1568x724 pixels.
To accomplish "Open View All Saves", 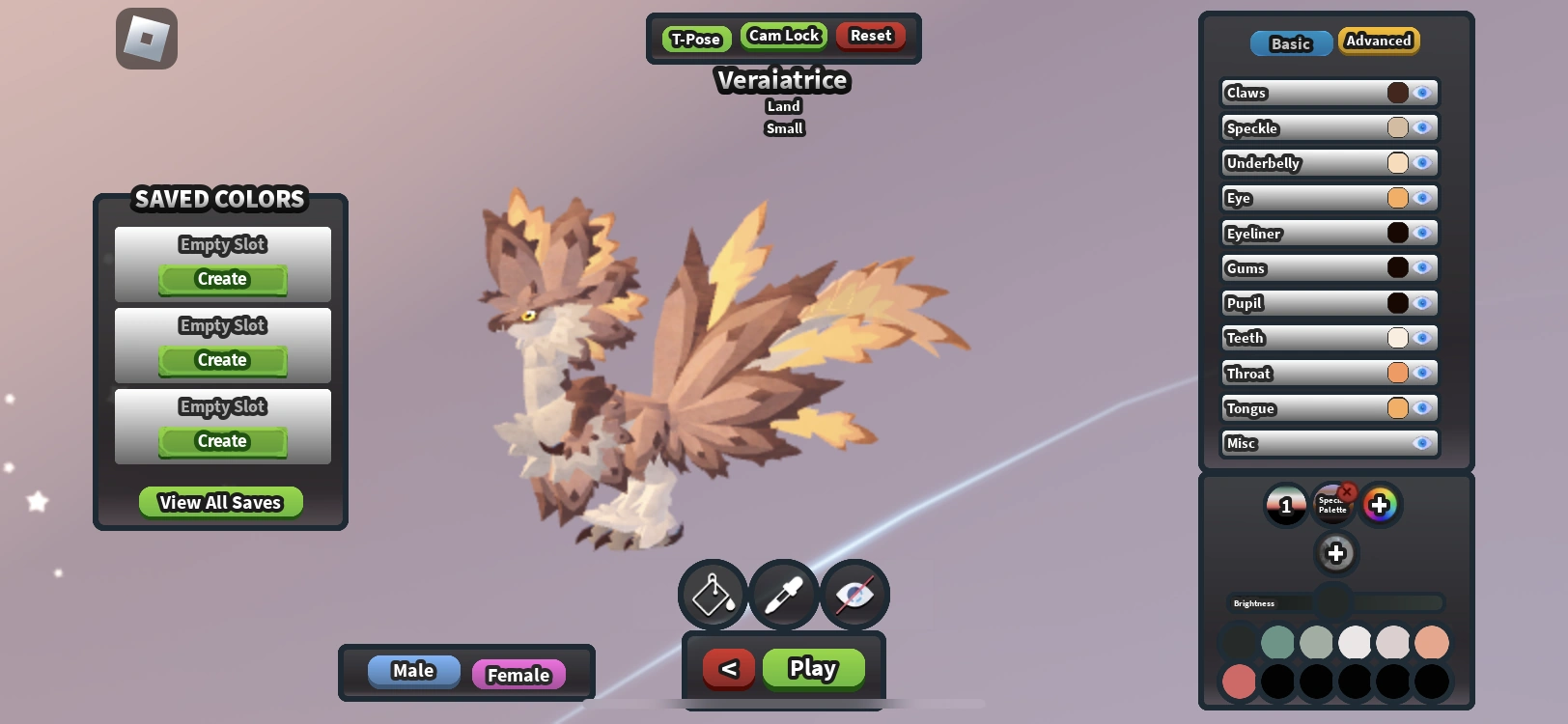I will (220, 501).
